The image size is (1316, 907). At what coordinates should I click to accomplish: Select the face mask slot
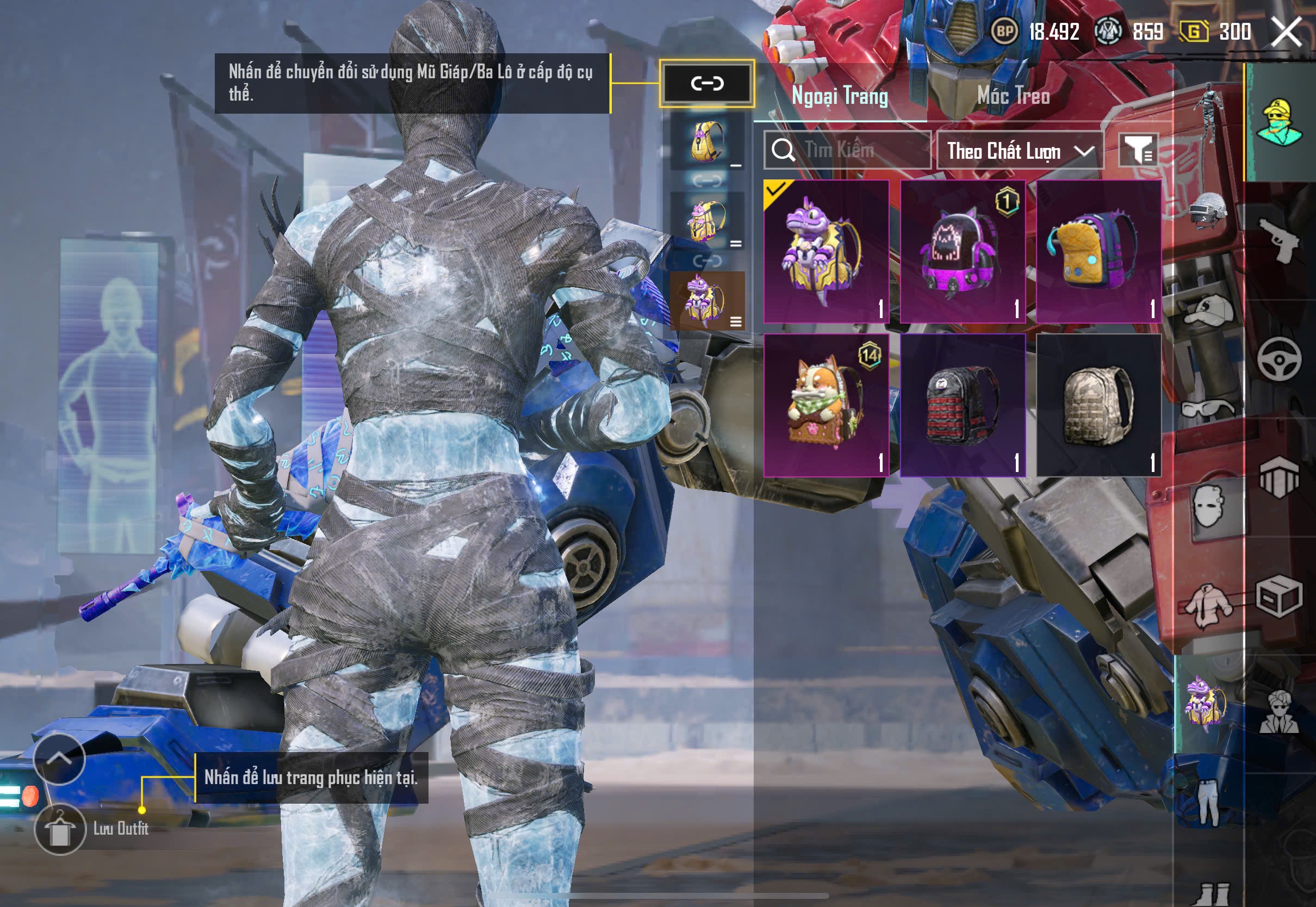[1209, 507]
